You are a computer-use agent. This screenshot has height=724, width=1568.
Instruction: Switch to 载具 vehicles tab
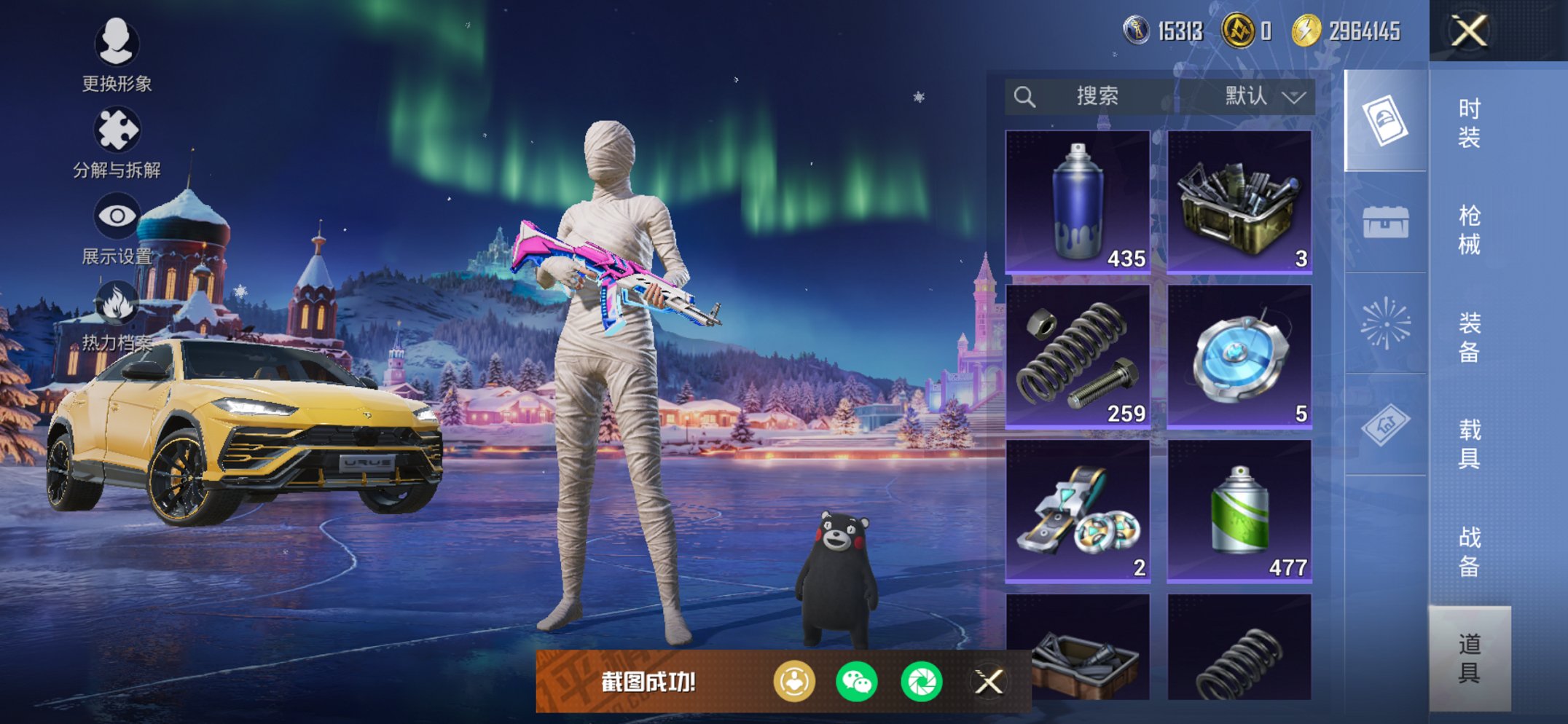coord(1469,444)
